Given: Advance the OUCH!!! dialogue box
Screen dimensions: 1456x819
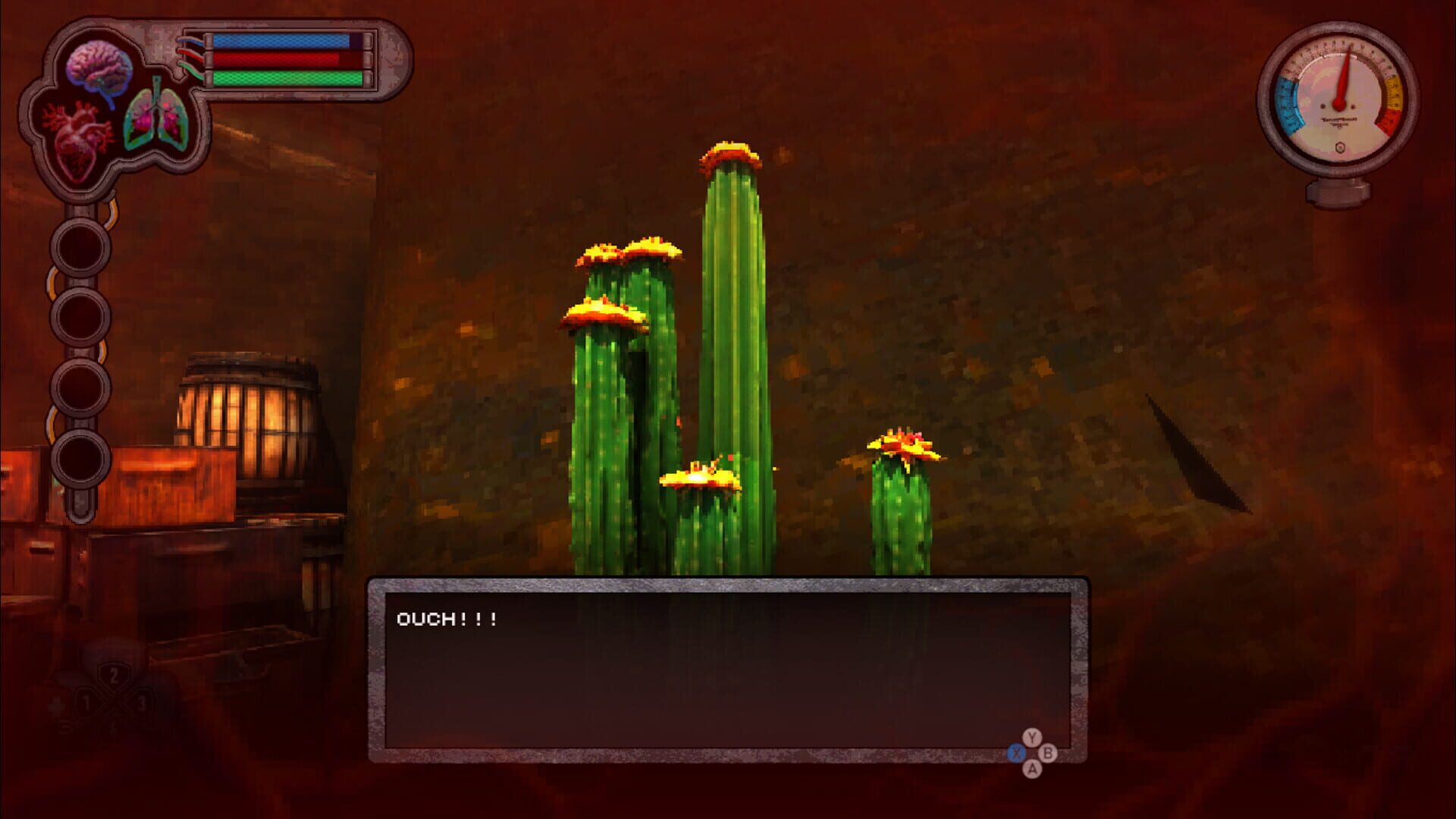Looking at the screenshot, I should tap(728, 667).
